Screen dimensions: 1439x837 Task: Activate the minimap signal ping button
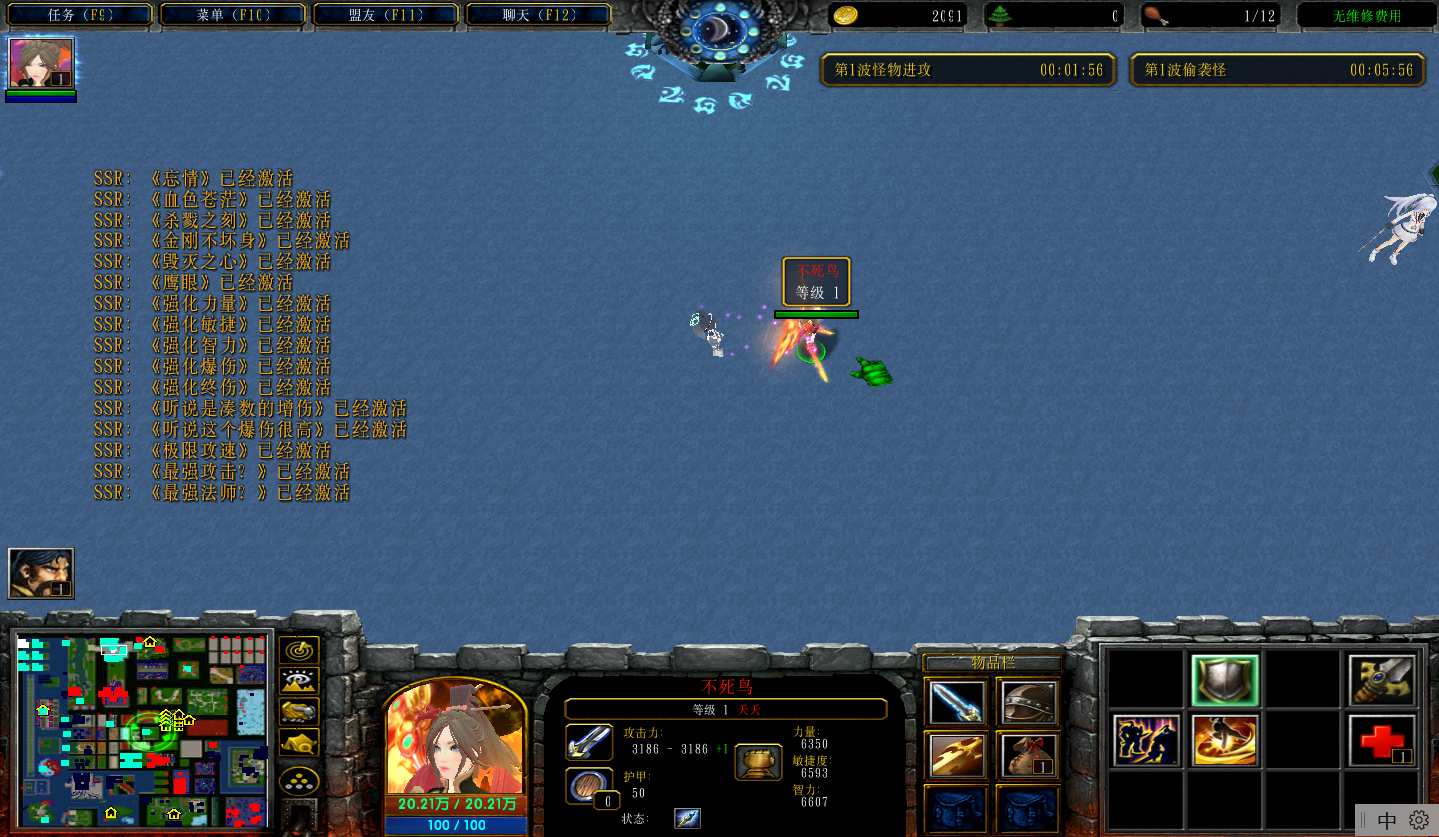pyautogui.click(x=299, y=650)
